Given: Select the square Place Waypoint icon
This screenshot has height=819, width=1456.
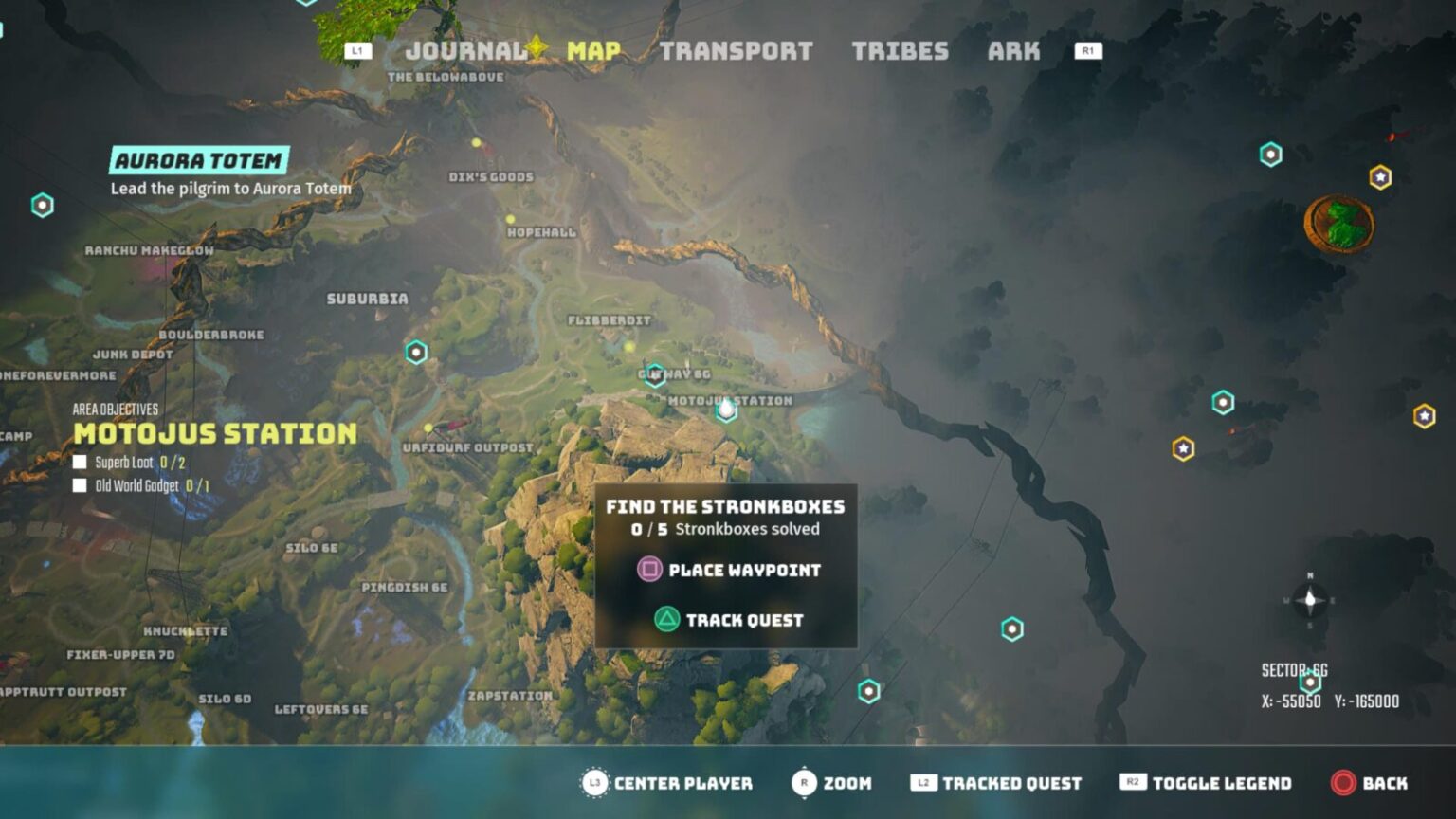Looking at the screenshot, I should 649,571.
